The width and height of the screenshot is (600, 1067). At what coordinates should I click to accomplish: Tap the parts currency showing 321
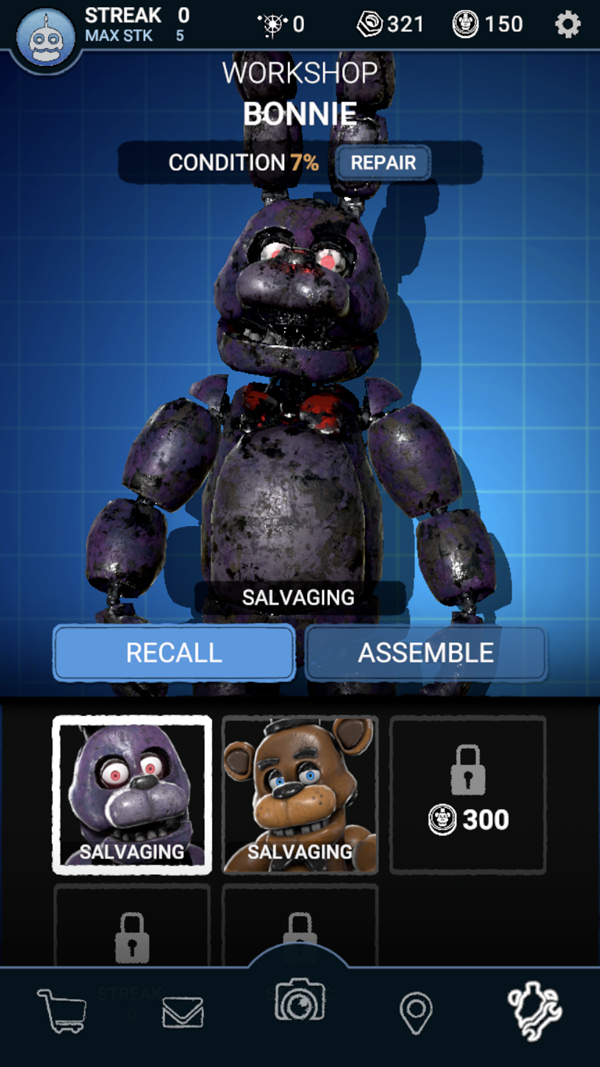(x=392, y=24)
